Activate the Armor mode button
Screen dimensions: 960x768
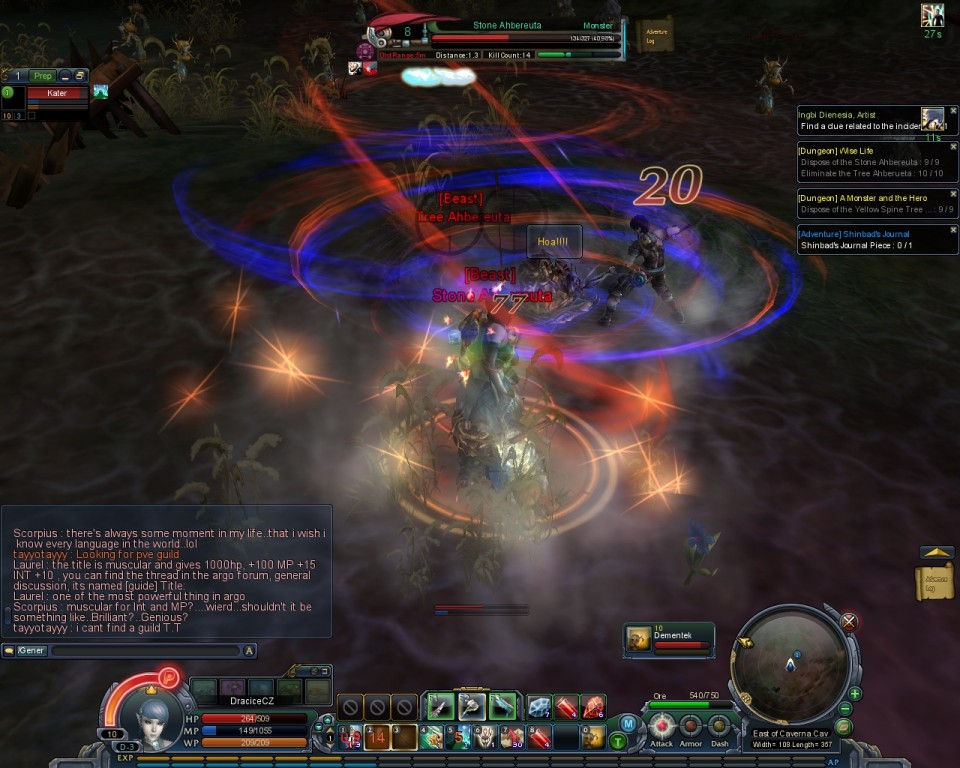point(691,725)
